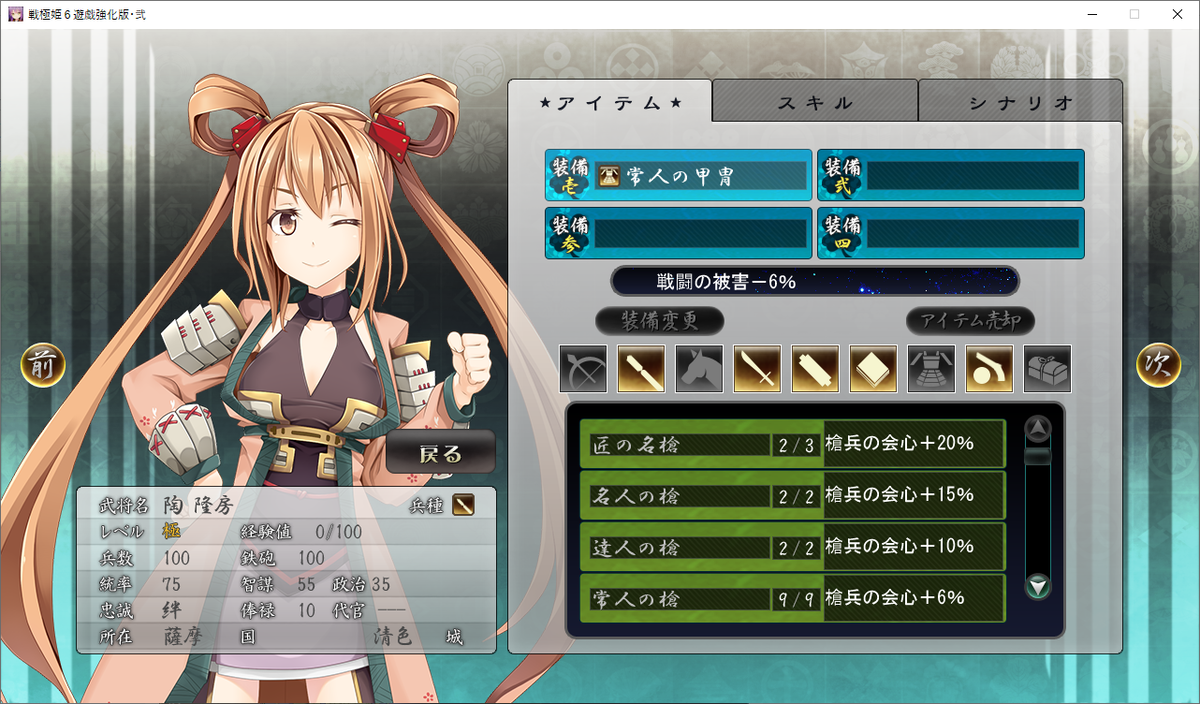Screen dimensions: 1200x704
Task: Show horse category items
Action: (x=700, y=369)
